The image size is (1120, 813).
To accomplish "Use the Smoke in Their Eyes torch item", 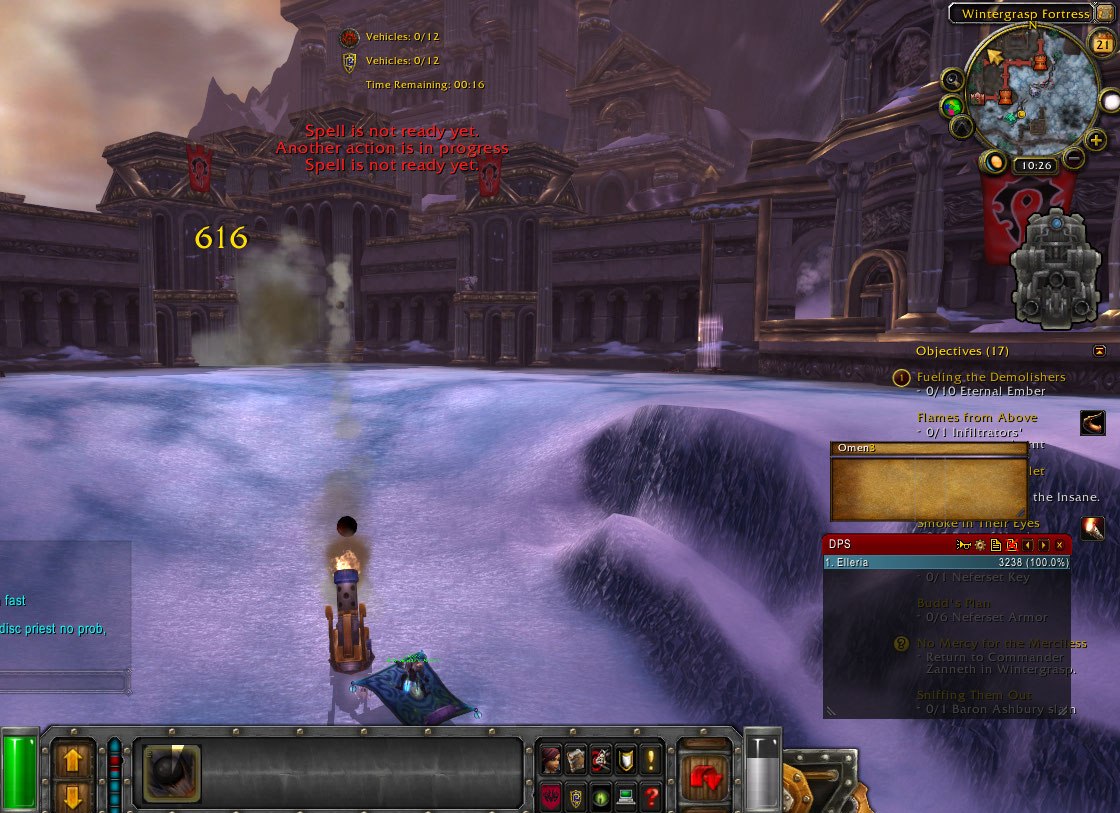I will click(x=1092, y=528).
